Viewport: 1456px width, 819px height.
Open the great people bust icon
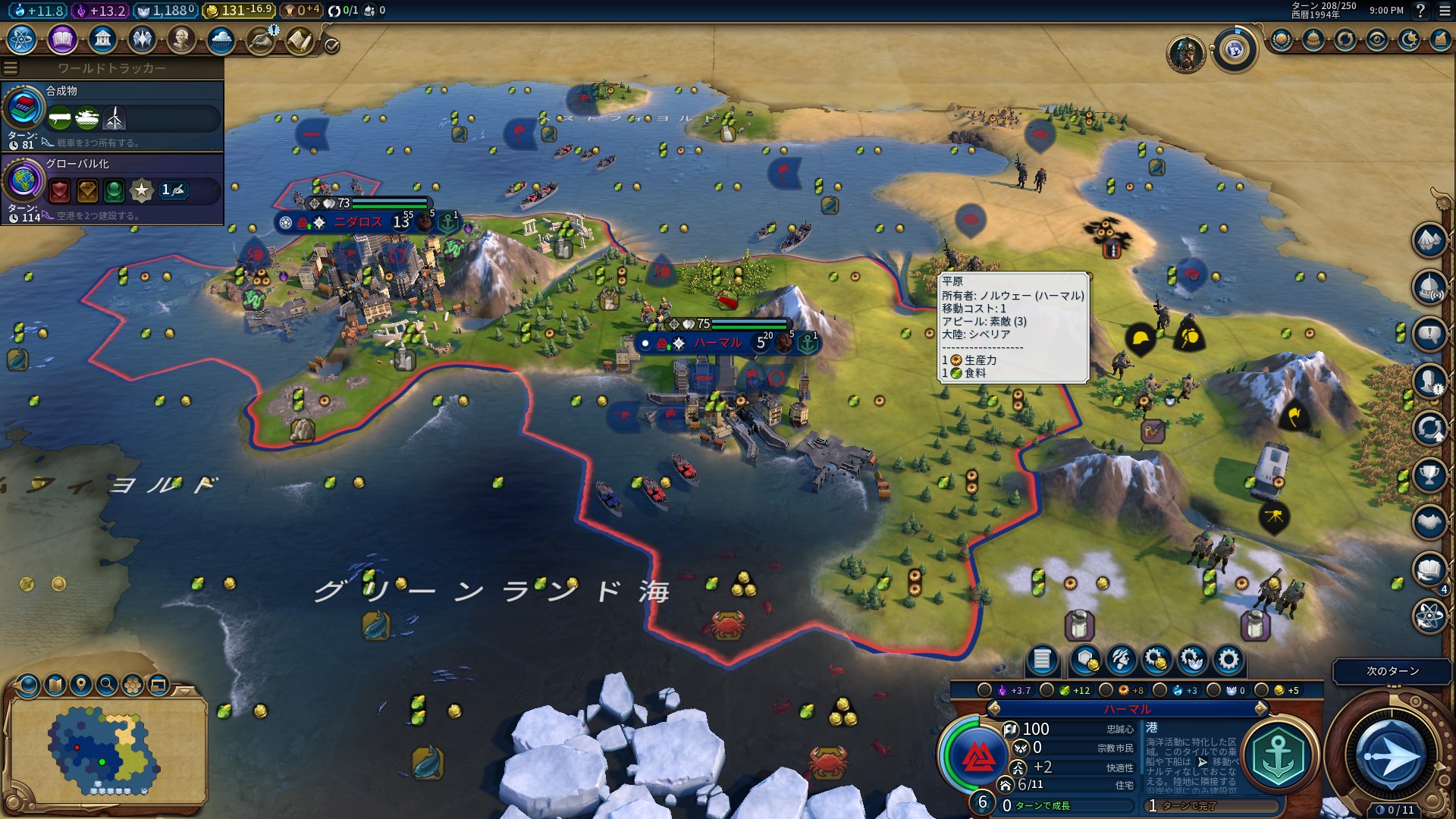tap(181, 39)
